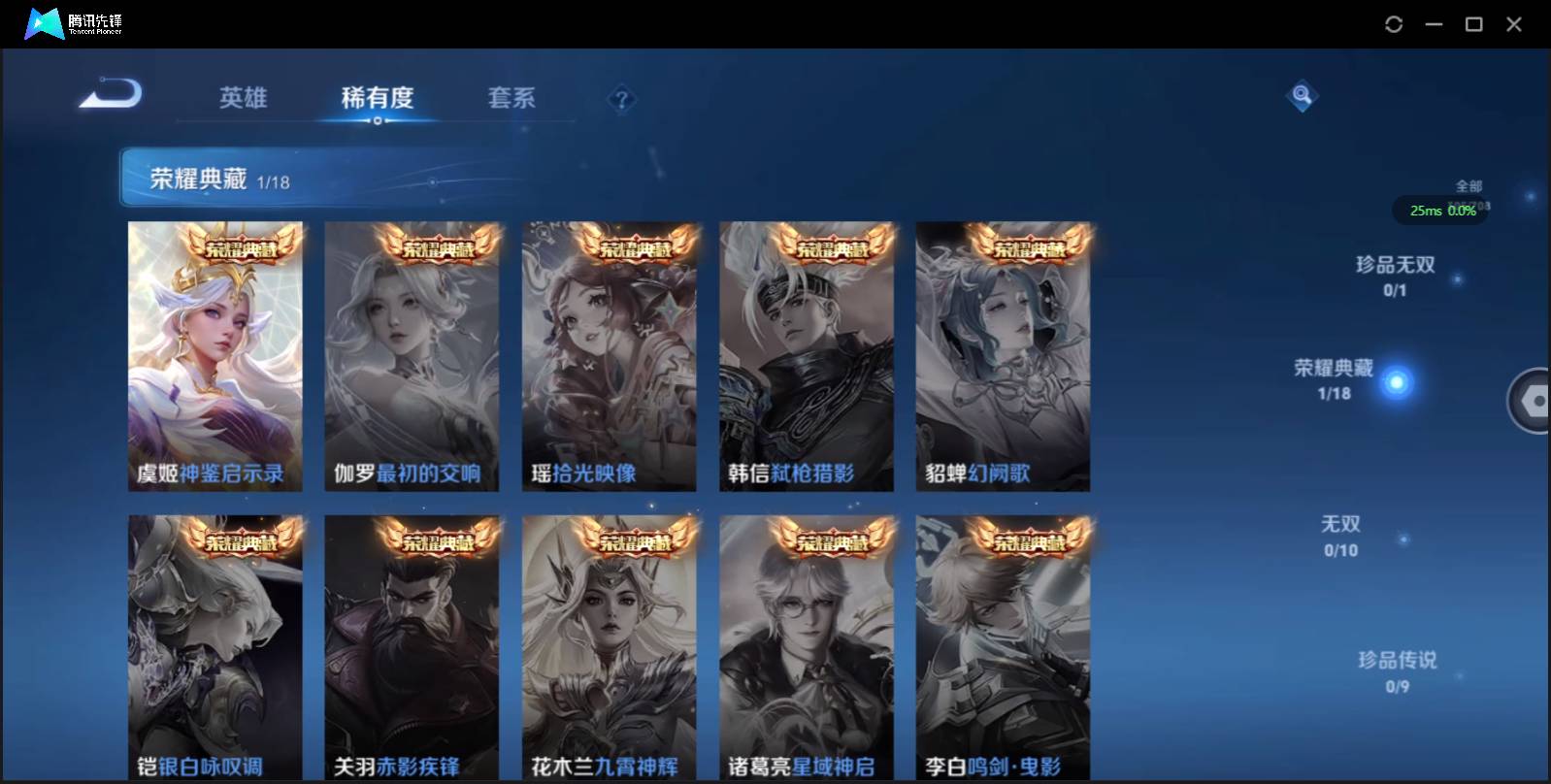
Task: Open the 全部 filter option
Action: coord(1467,184)
